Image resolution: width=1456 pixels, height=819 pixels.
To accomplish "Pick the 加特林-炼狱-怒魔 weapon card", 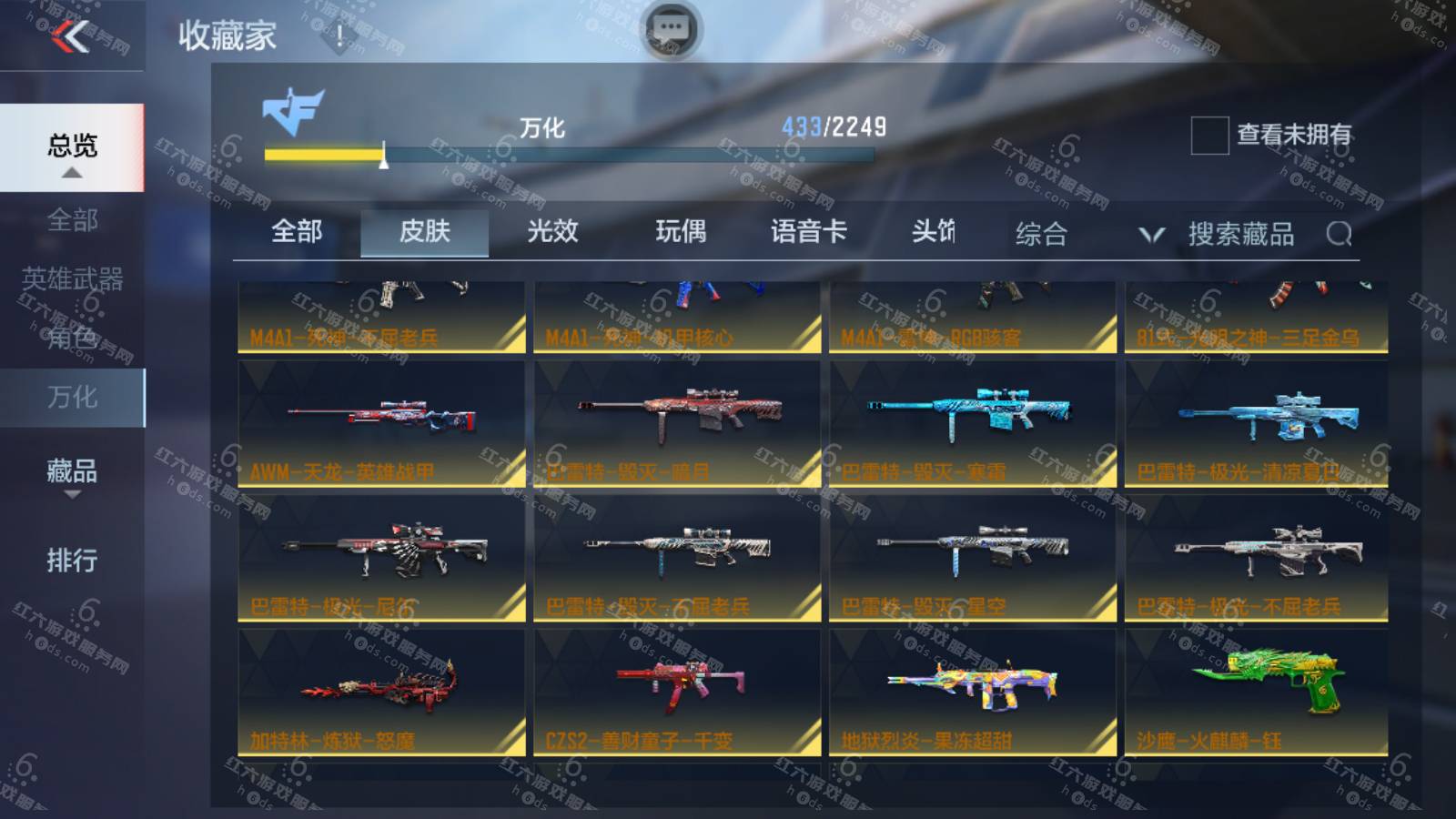I will click(x=381, y=693).
